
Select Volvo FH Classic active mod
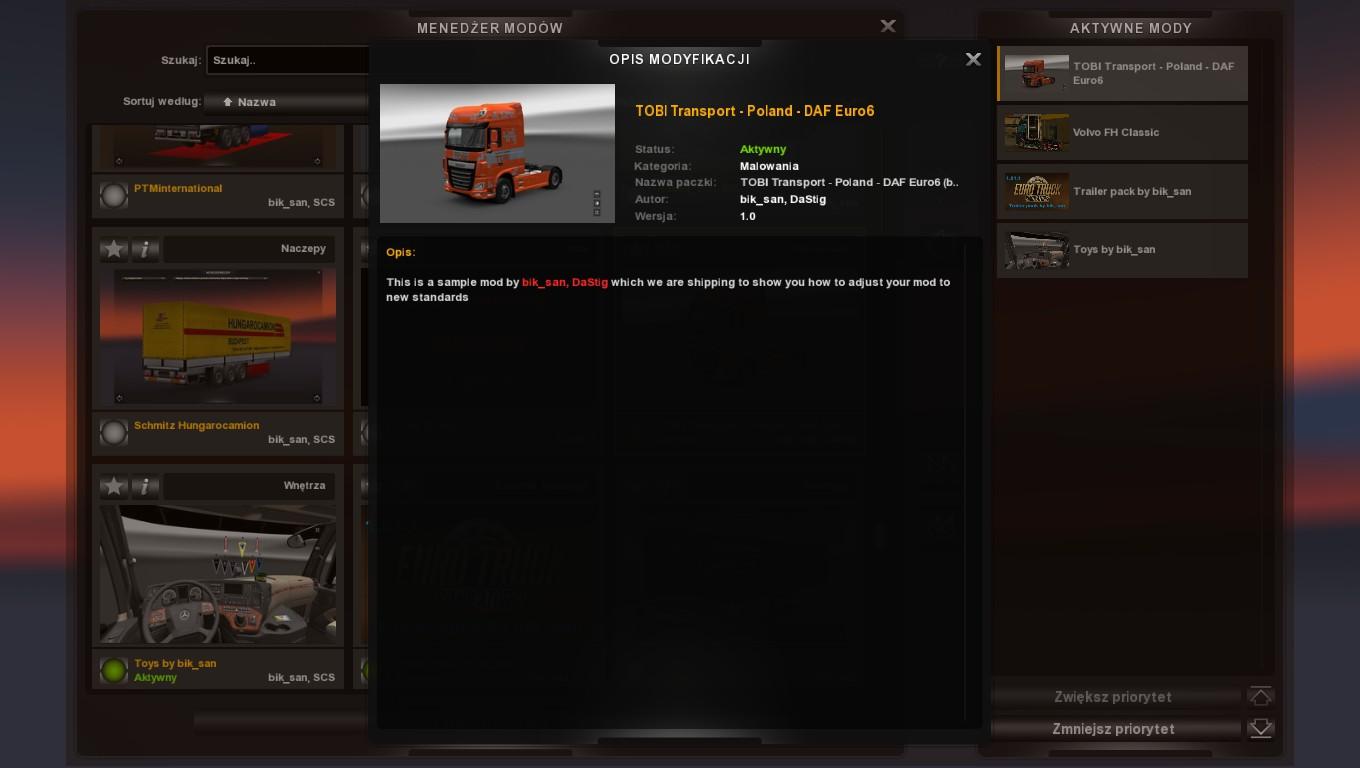(1122, 132)
